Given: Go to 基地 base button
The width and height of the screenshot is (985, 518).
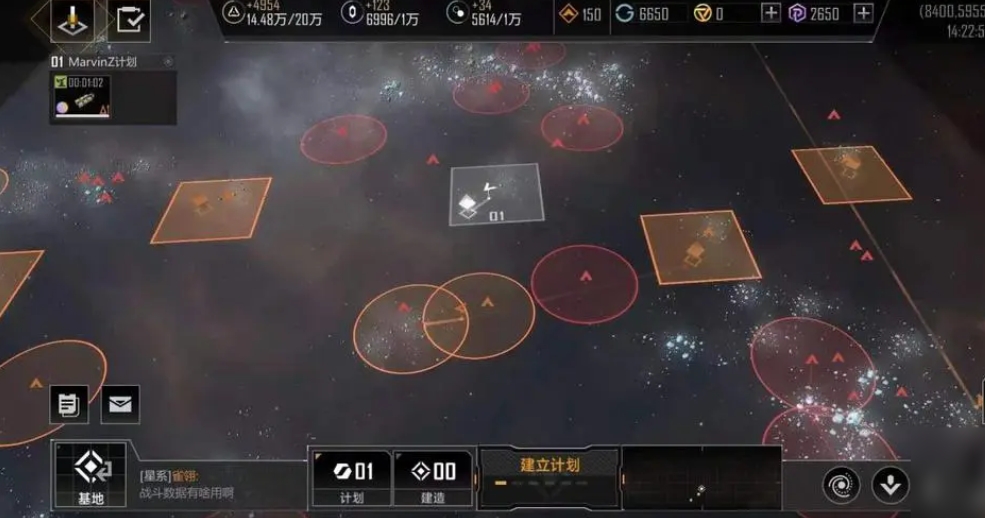Looking at the screenshot, I should pos(90,475).
